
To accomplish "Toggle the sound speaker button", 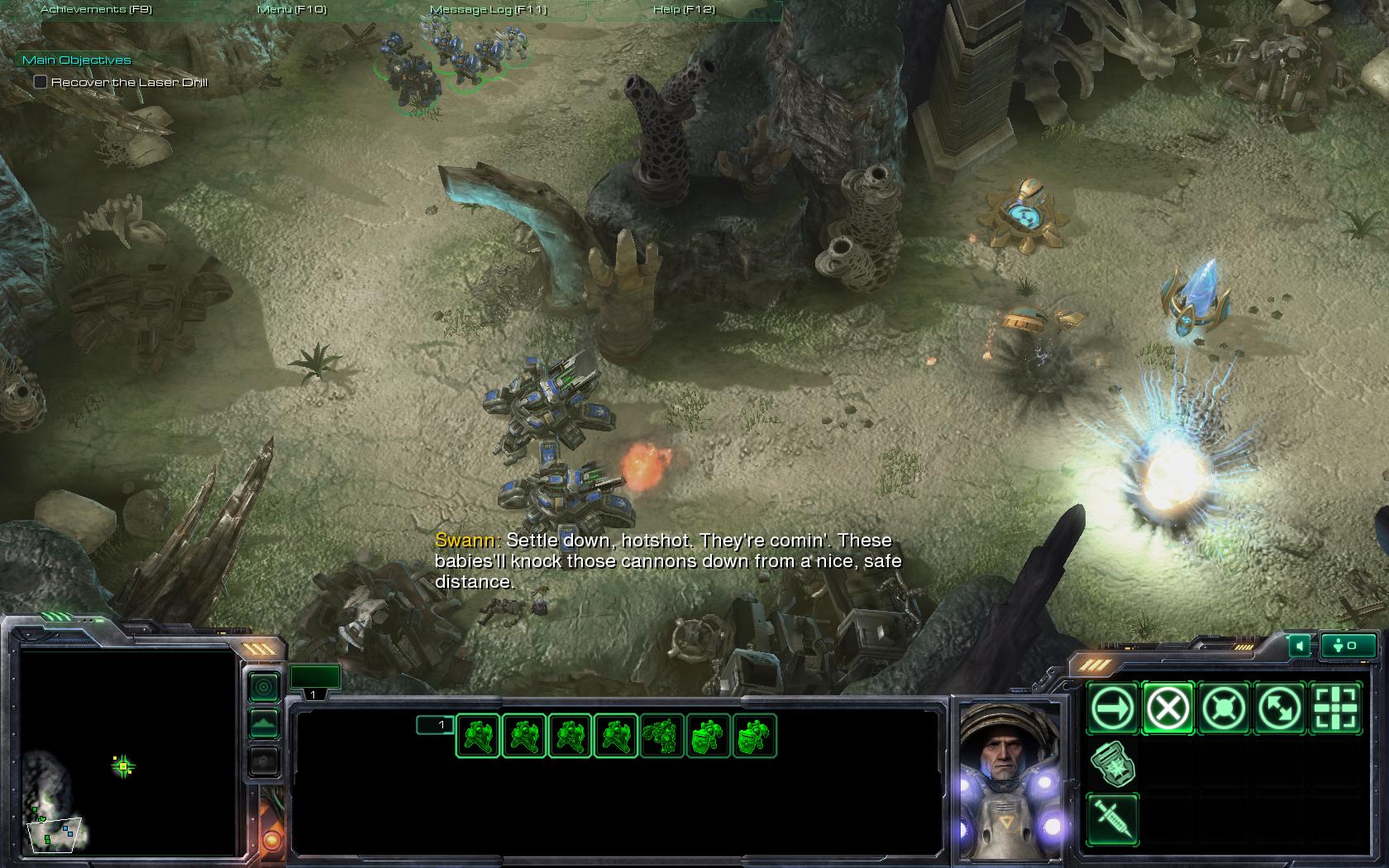I will pyautogui.click(x=1300, y=646).
